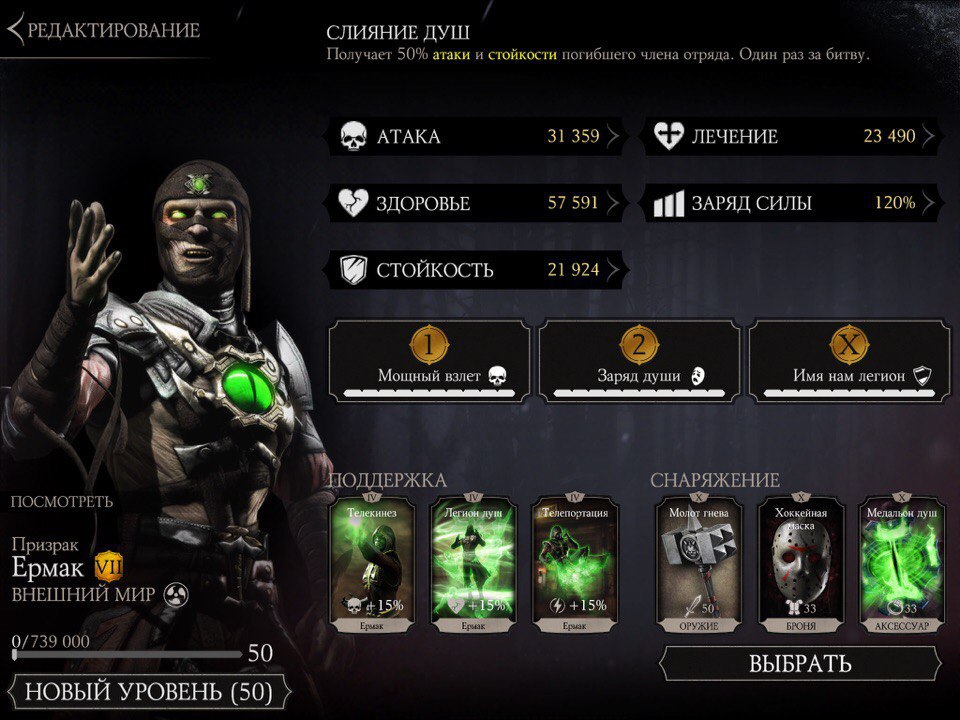Select the Медальон душ accessory slot
This screenshot has height=720, width=960.
pyautogui.click(x=901, y=565)
